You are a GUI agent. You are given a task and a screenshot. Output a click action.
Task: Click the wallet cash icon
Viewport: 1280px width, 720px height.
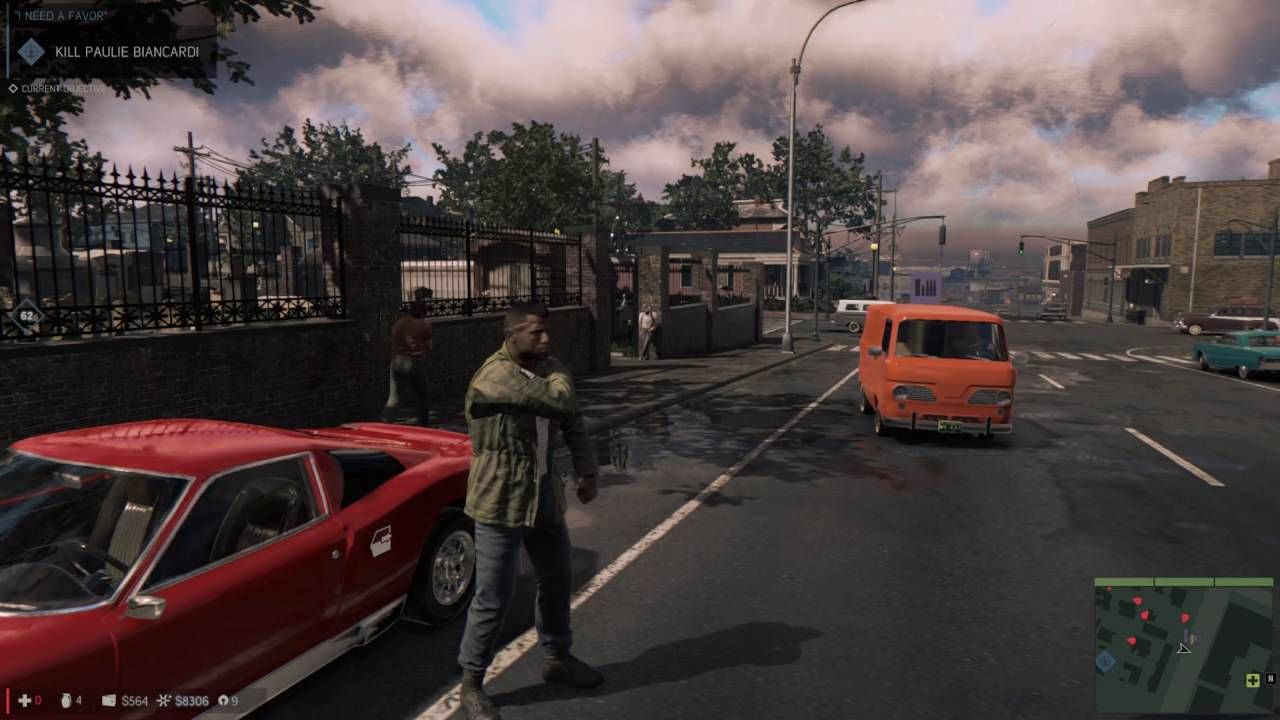coord(109,701)
